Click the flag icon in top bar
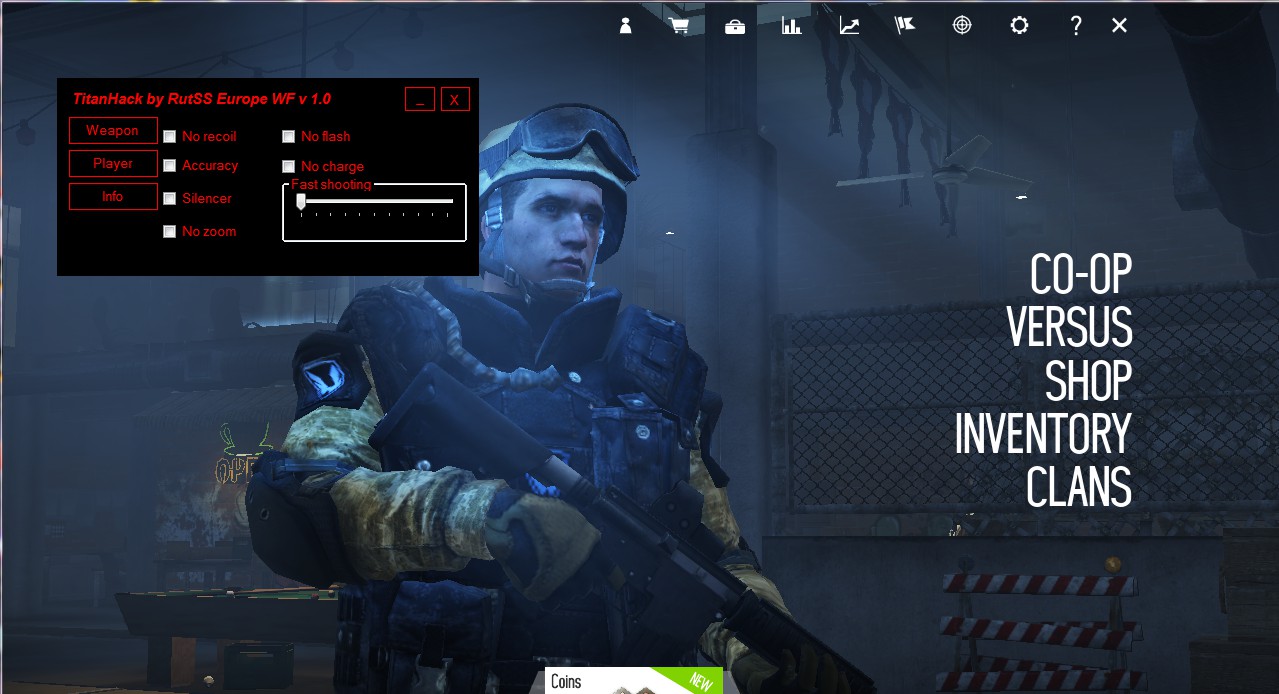This screenshot has height=694, width=1279. (905, 26)
